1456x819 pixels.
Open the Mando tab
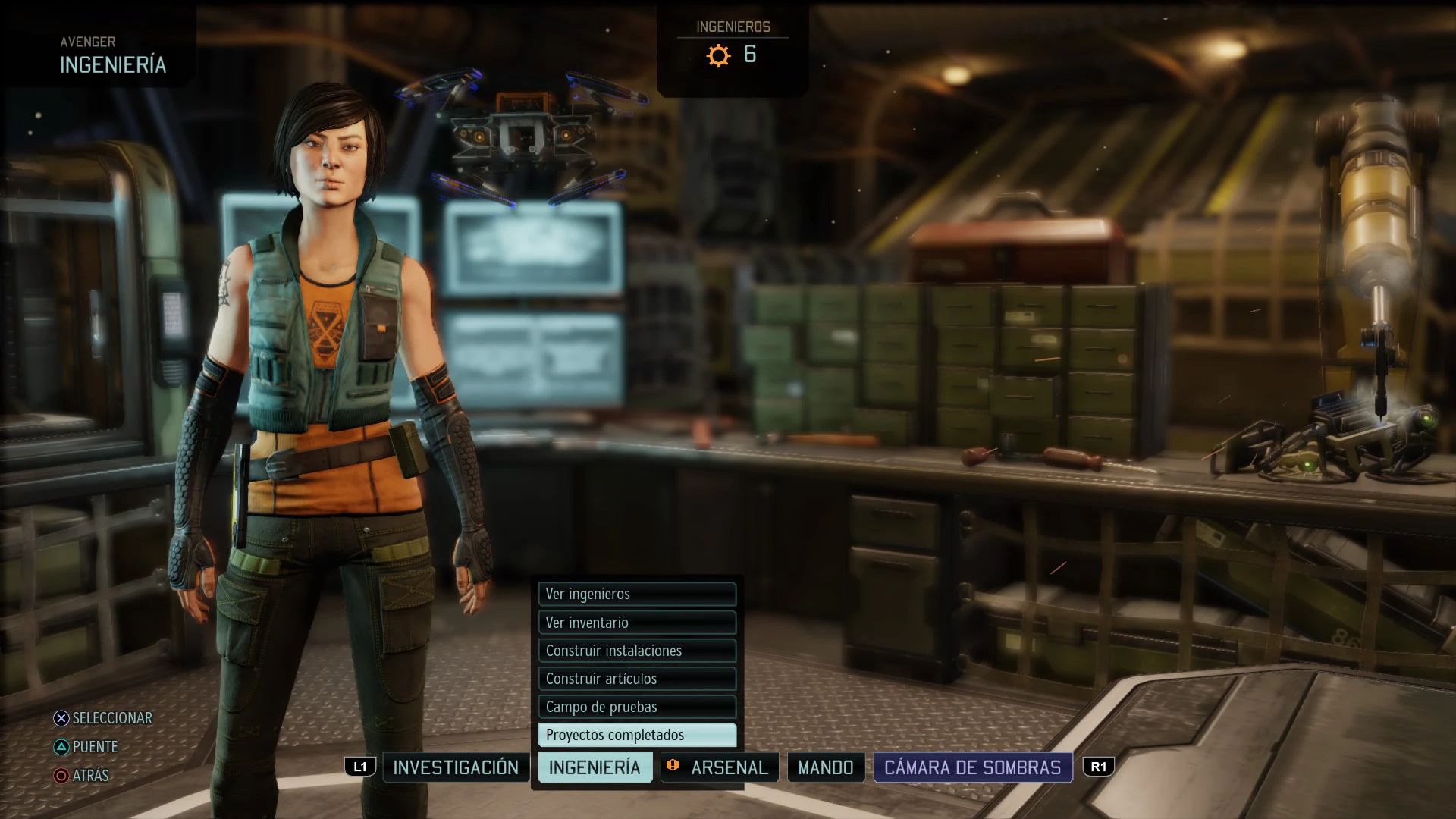tap(826, 767)
